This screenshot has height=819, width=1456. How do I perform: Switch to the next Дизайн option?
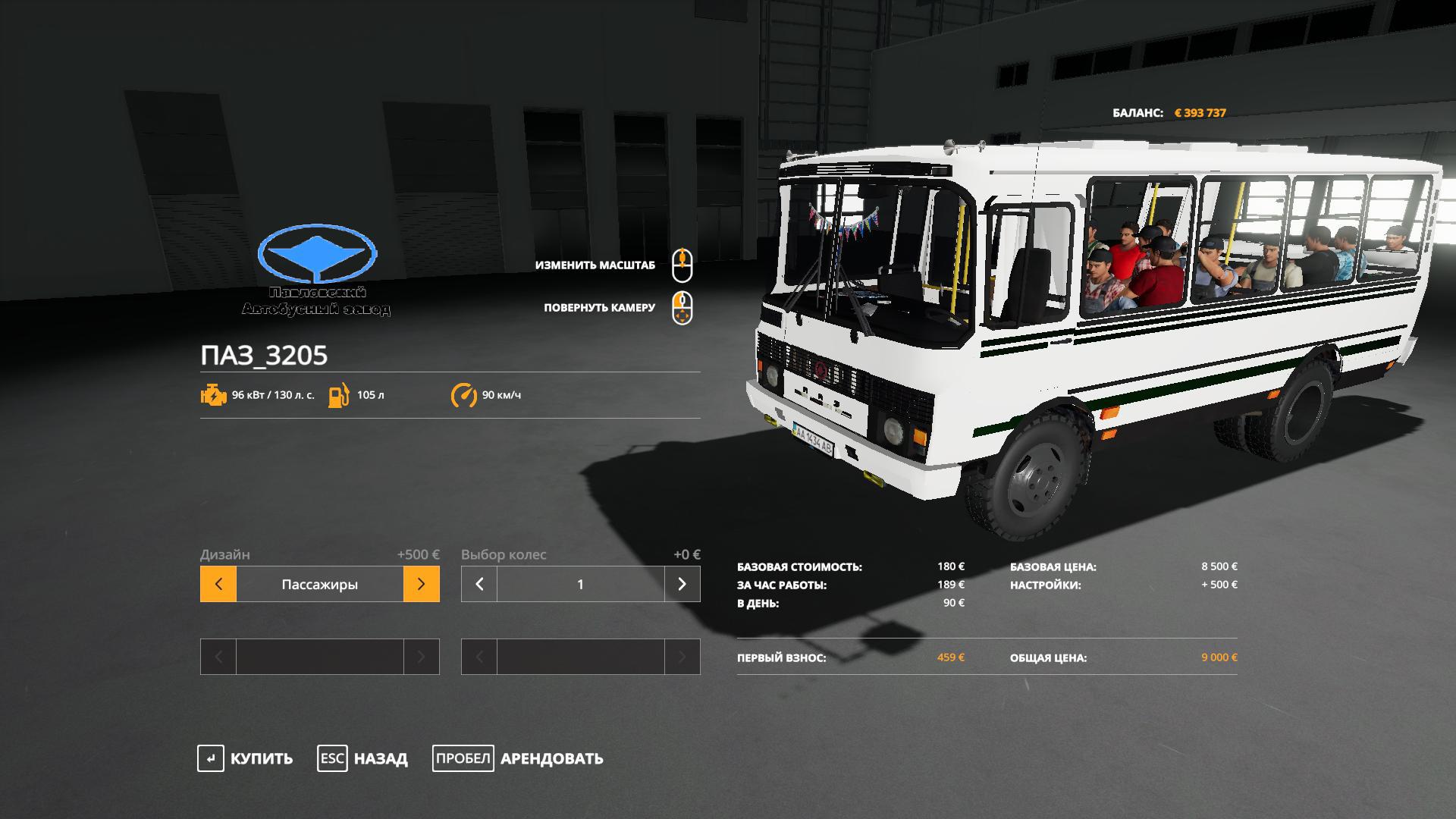422,584
